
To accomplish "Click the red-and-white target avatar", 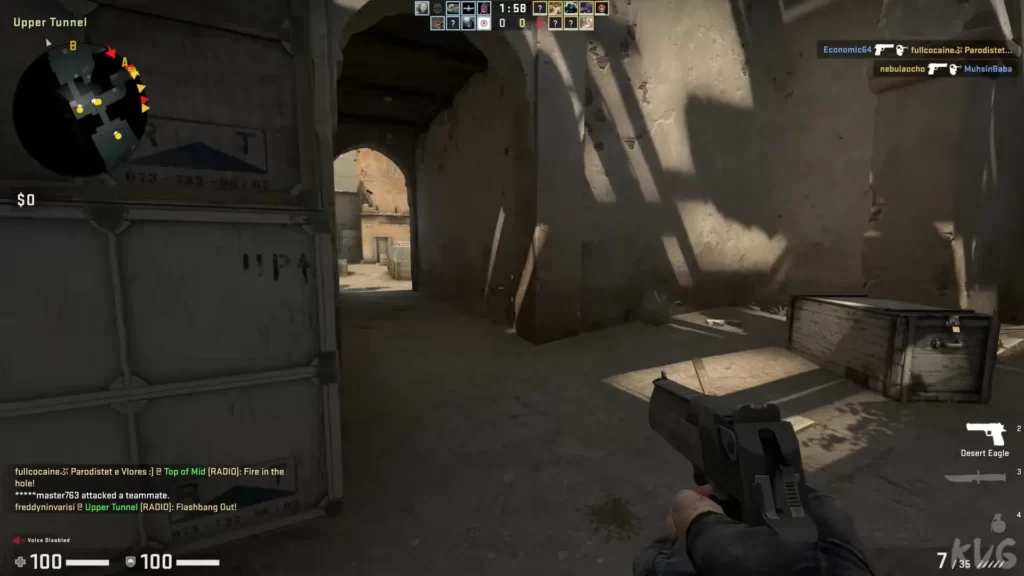I will [x=484, y=23].
